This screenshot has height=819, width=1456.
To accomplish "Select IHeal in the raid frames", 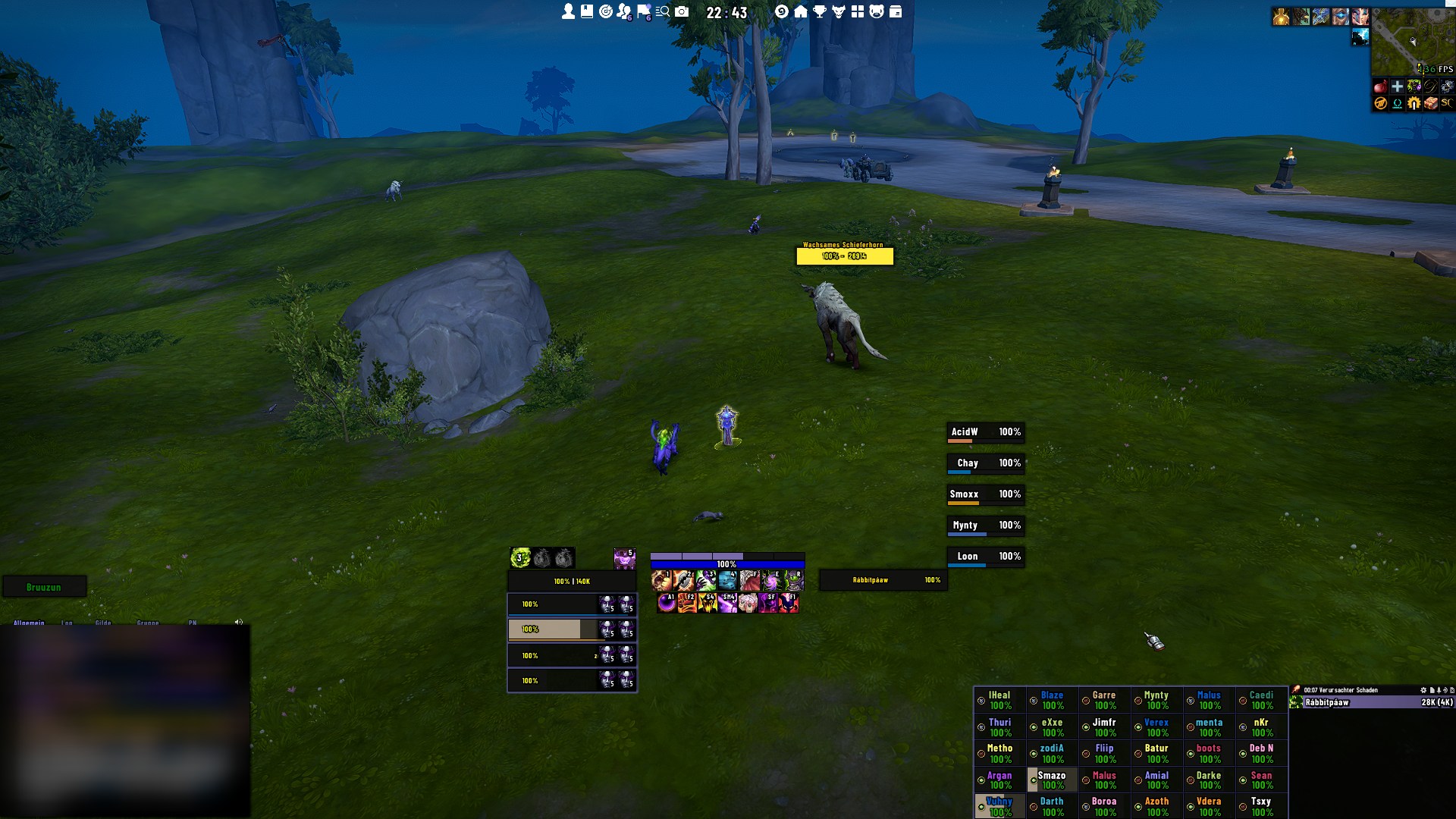I will (1000, 700).
